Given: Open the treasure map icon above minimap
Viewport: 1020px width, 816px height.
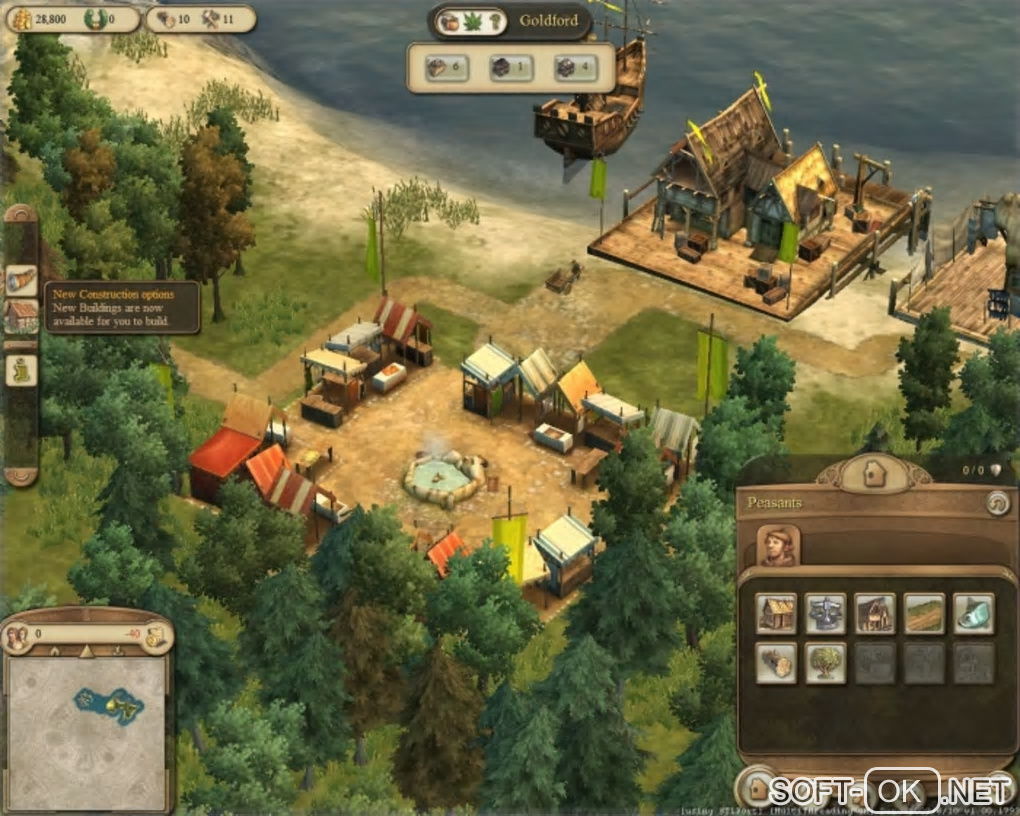Looking at the screenshot, I should (155, 636).
